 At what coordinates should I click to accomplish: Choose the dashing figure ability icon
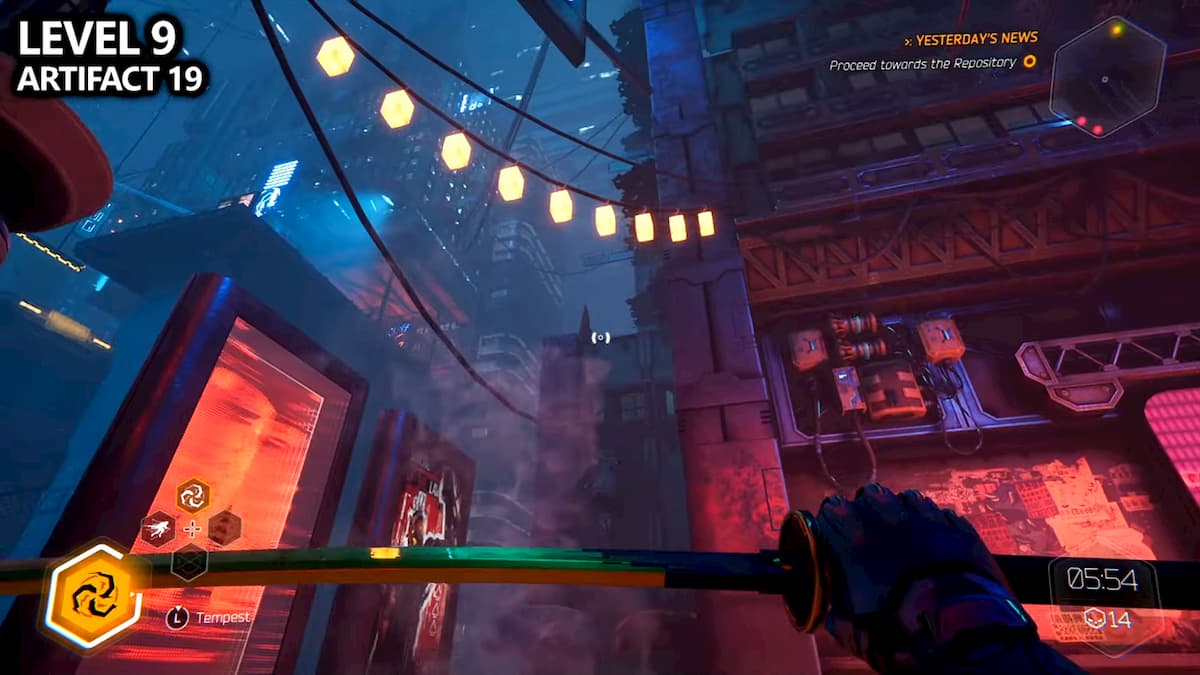point(158,528)
